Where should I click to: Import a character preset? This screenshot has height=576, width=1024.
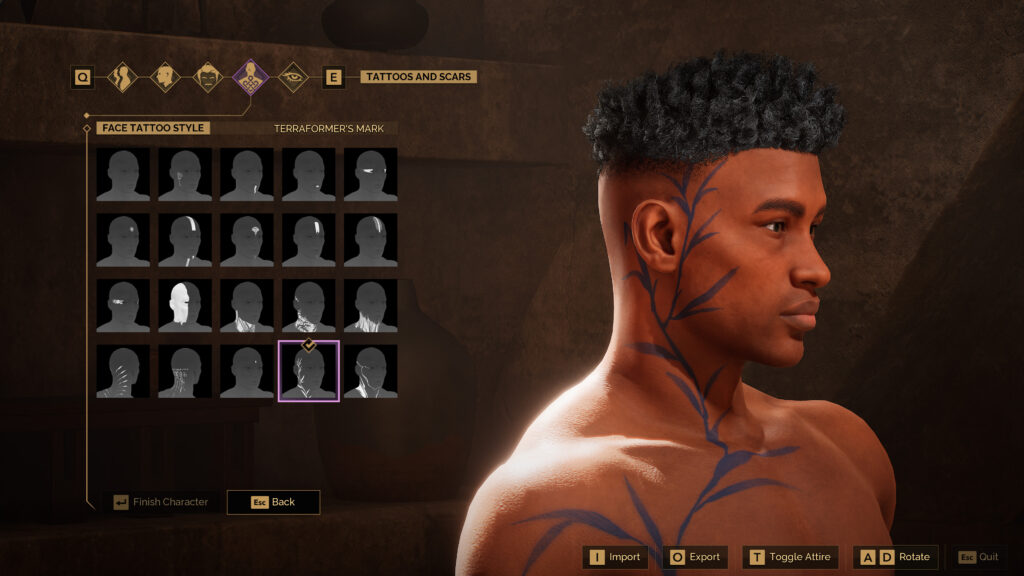[x=614, y=557]
